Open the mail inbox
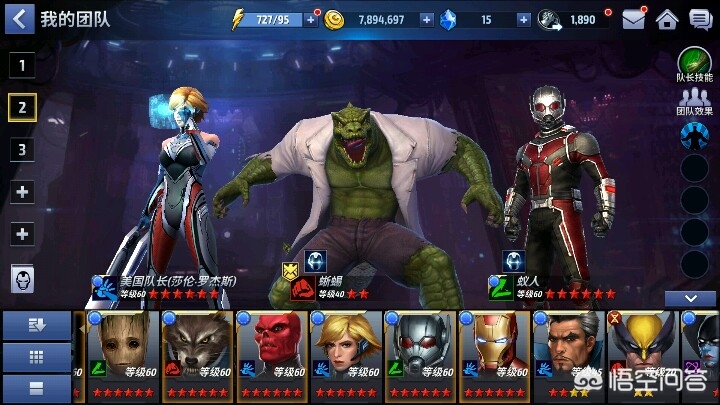720x405 pixels. [x=633, y=19]
